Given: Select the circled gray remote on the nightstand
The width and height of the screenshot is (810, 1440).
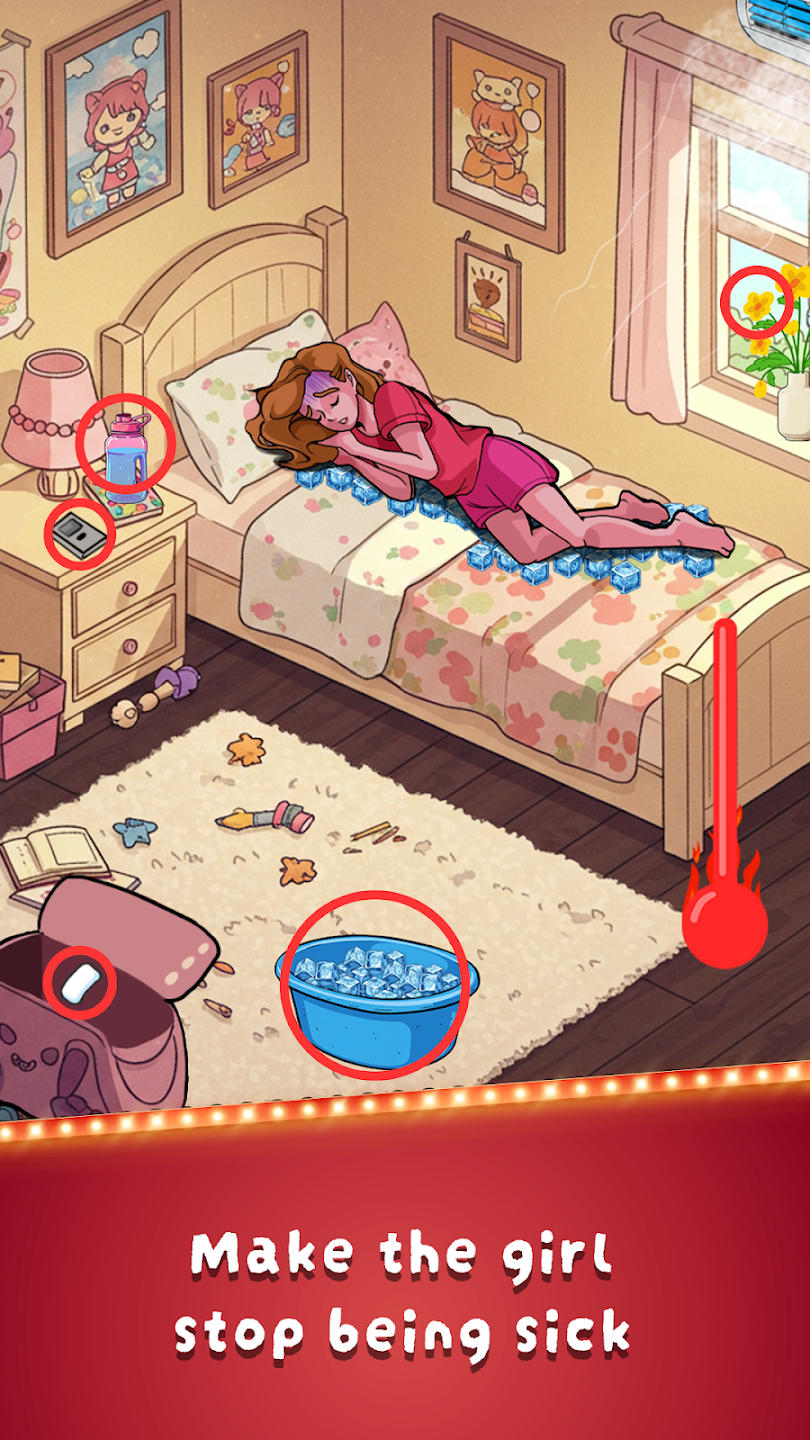Looking at the screenshot, I should 80,533.
